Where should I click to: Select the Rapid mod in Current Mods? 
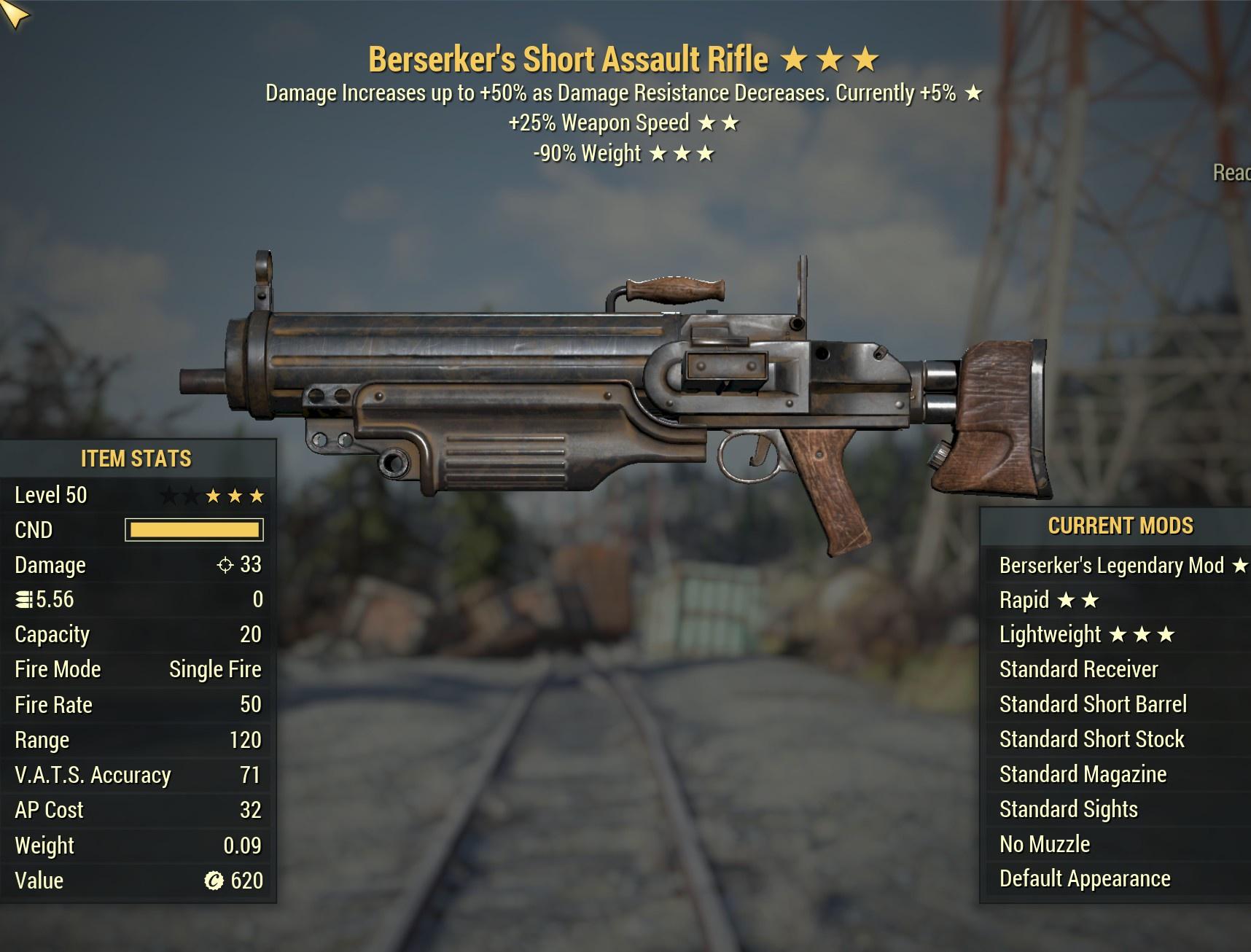pyautogui.click(x=1024, y=599)
